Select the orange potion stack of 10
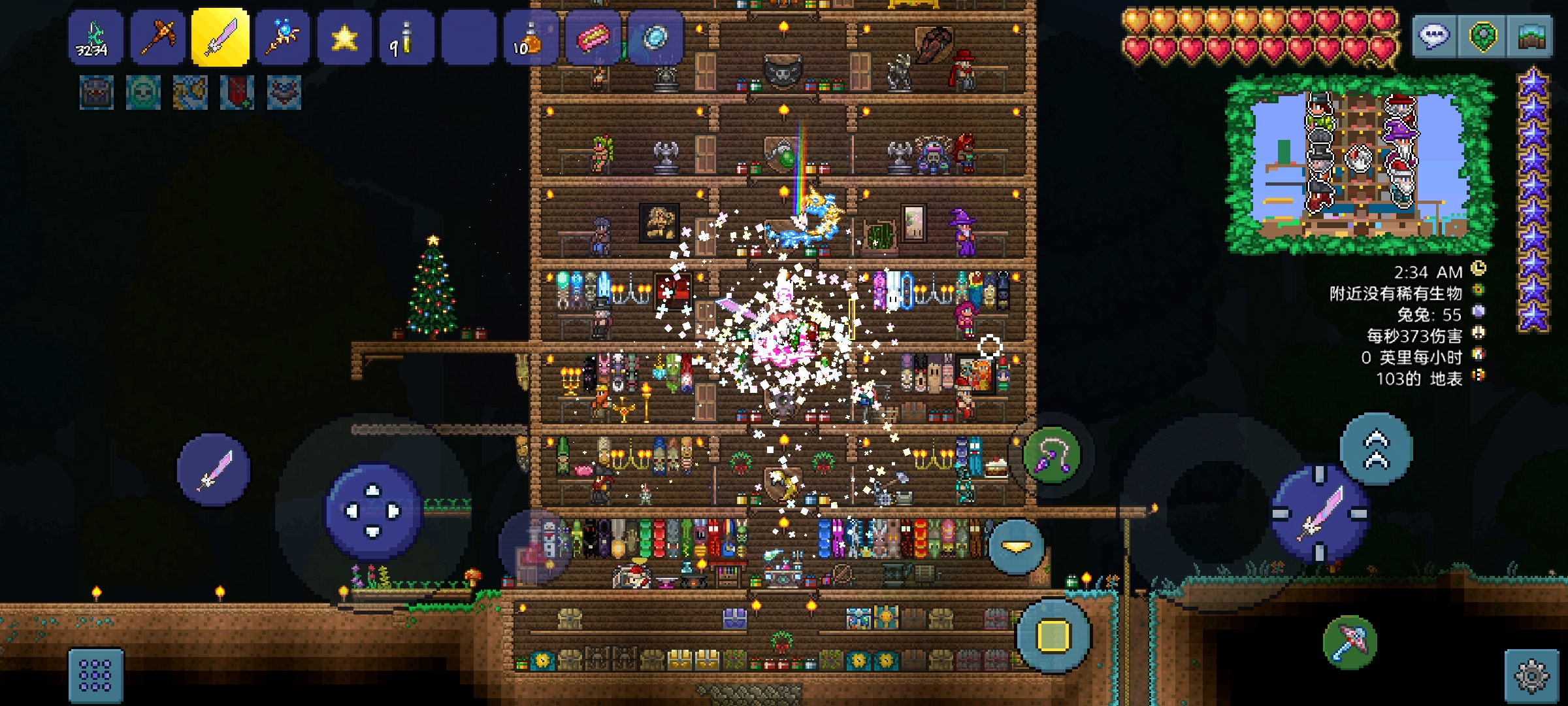This screenshot has width=1568, height=706. 531,38
